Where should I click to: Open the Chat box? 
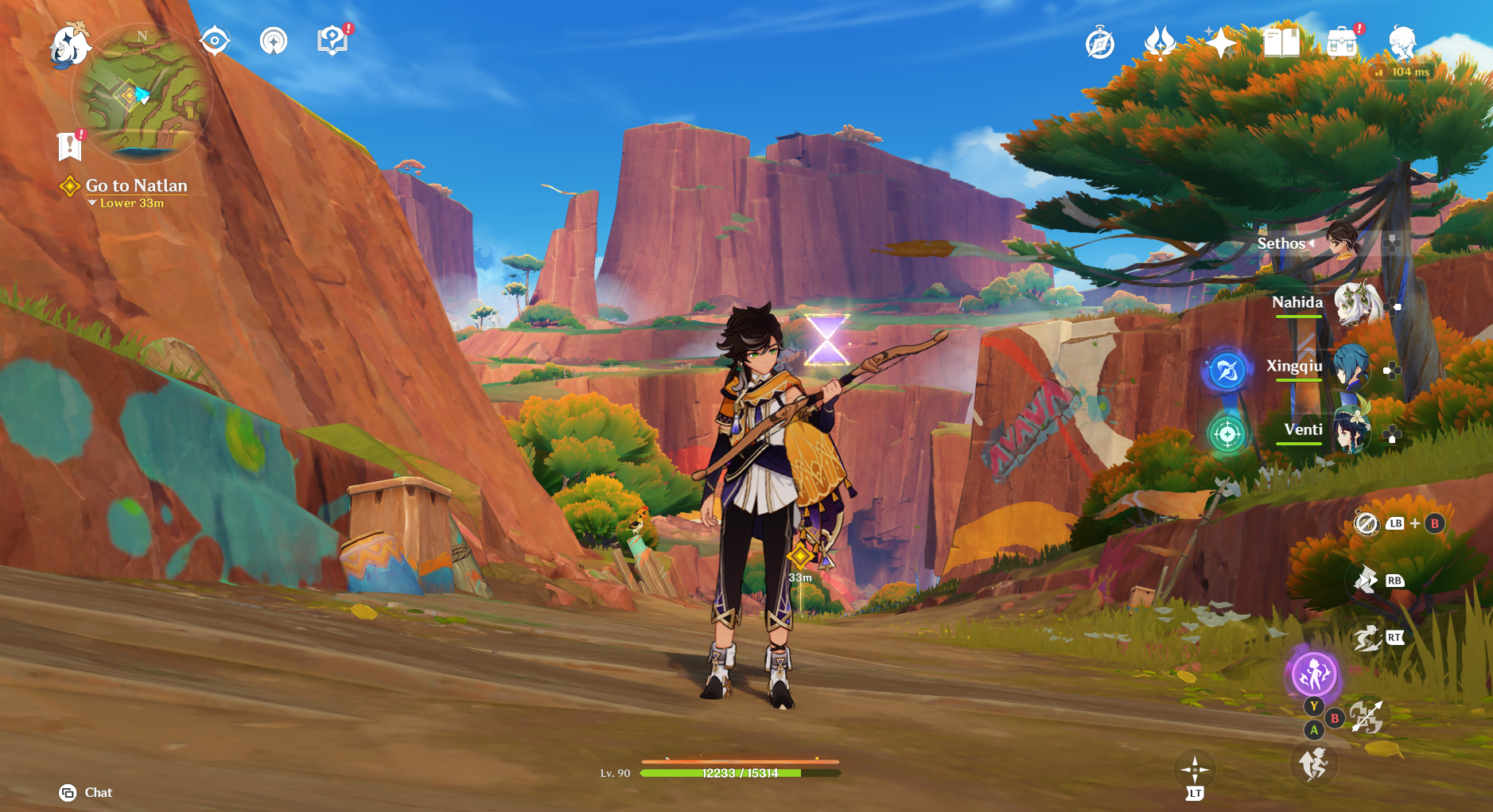click(86, 792)
